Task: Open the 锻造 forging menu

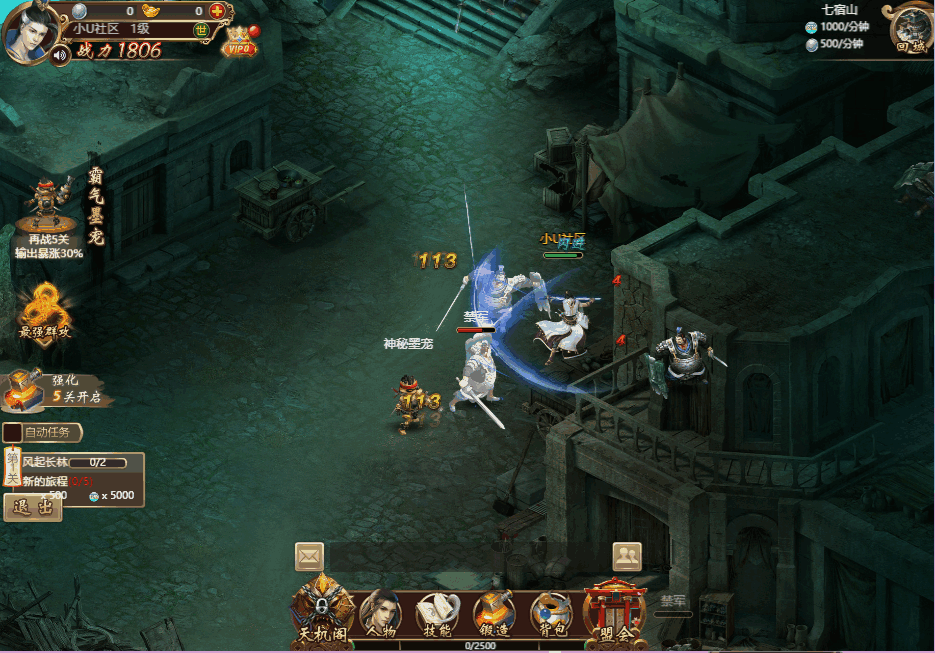Action: (494, 612)
